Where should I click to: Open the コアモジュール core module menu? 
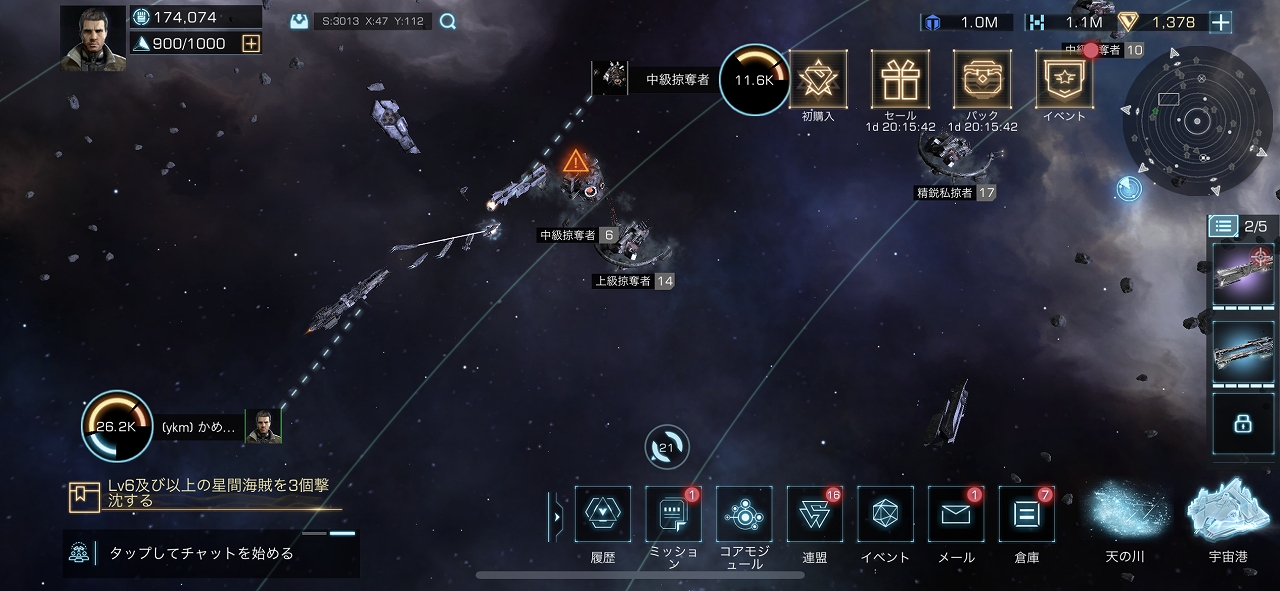tap(744, 514)
